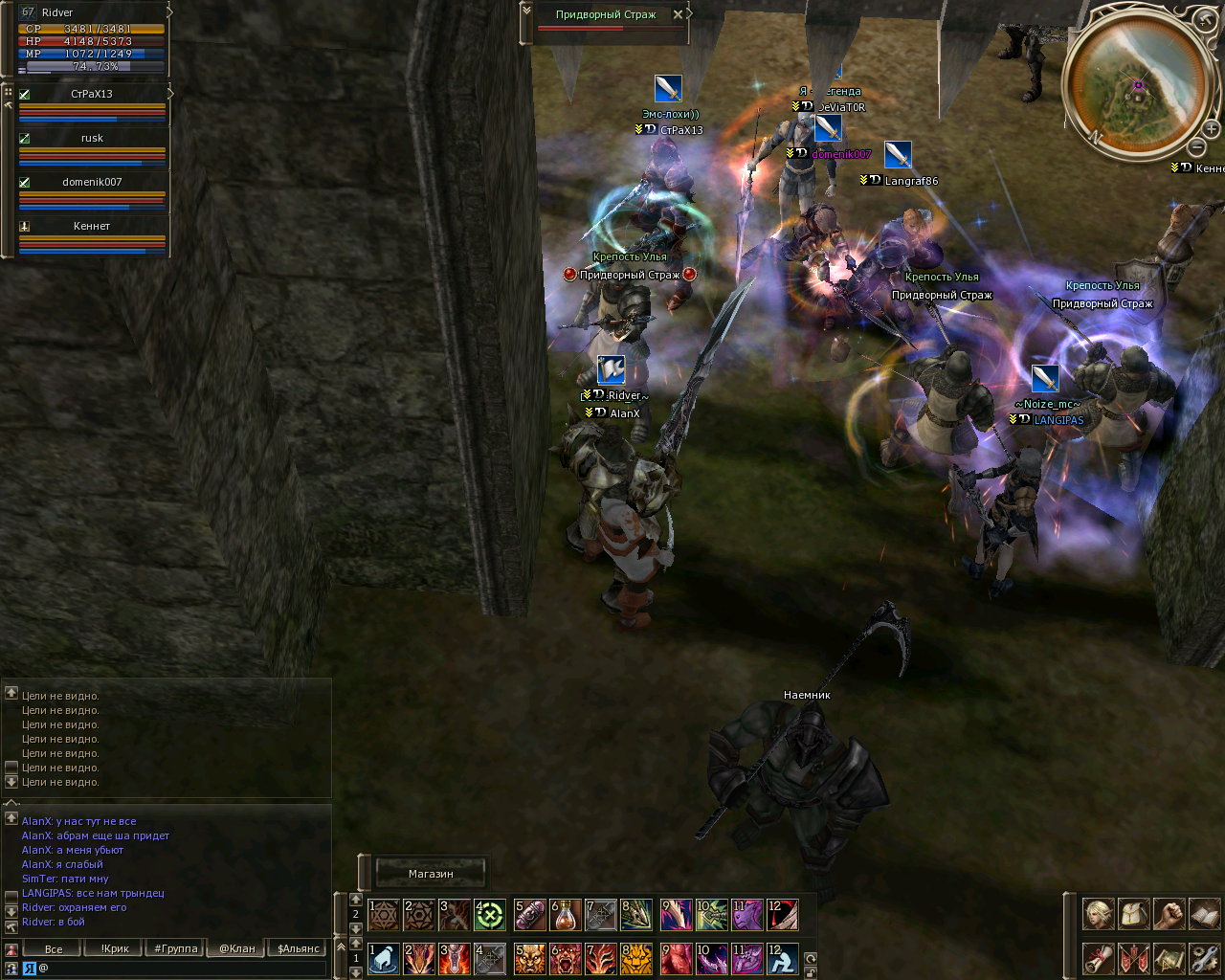
Task: Close the Придворный Страж target window
Action: [x=678, y=14]
